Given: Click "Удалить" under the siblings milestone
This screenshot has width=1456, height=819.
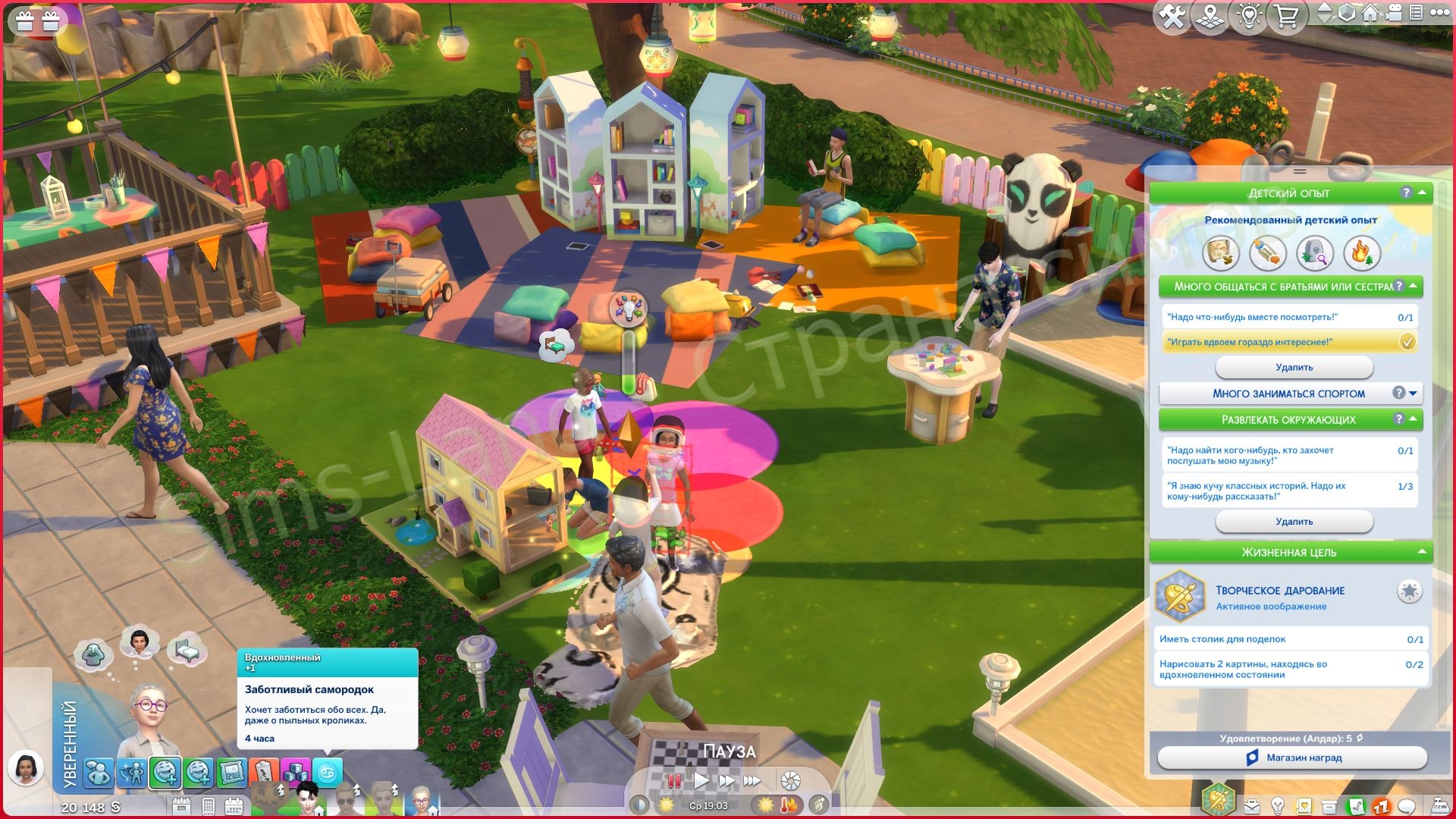Looking at the screenshot, I should [x=1294, y=367].
